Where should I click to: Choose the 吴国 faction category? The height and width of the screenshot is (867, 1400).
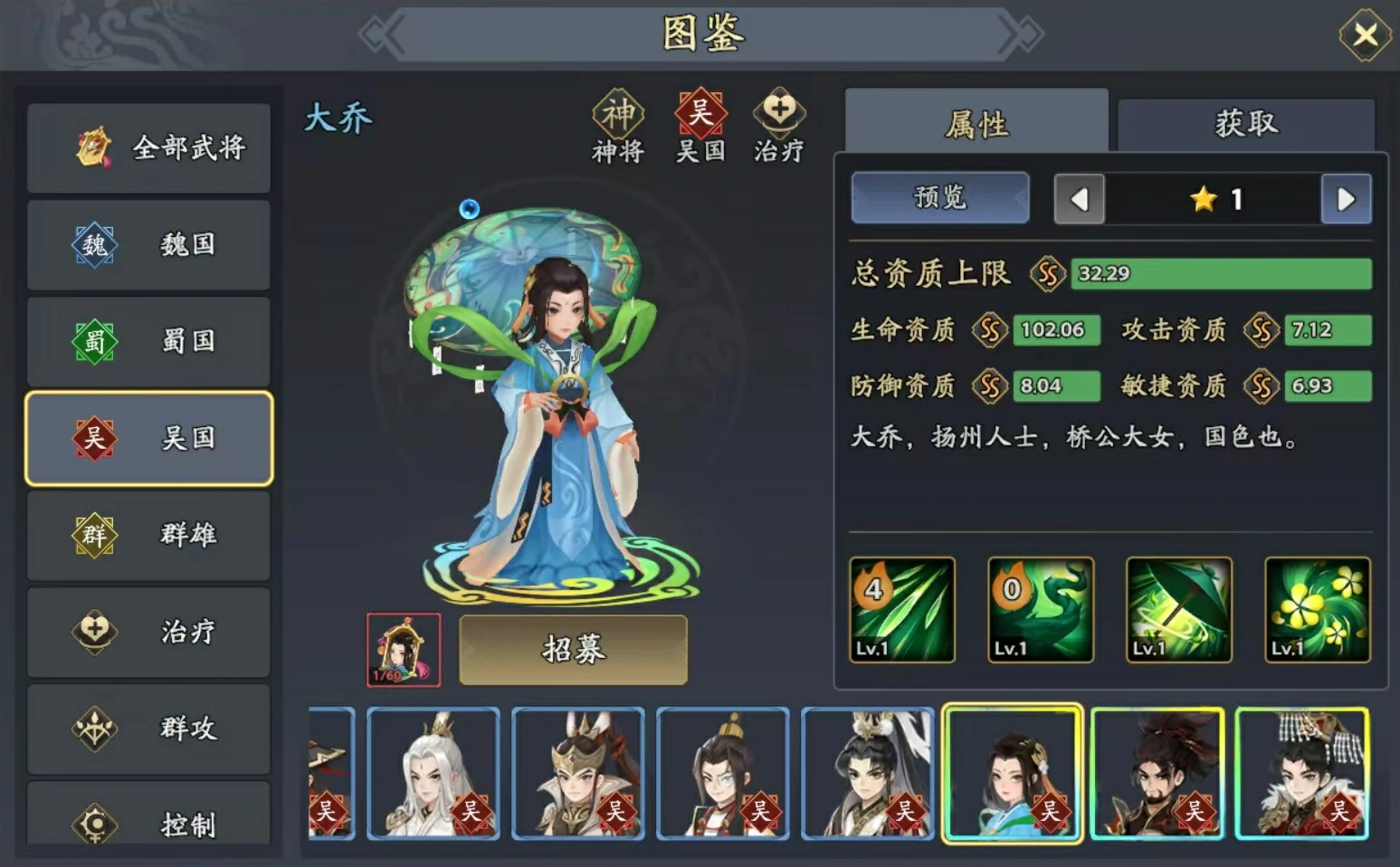click(149, 439)
